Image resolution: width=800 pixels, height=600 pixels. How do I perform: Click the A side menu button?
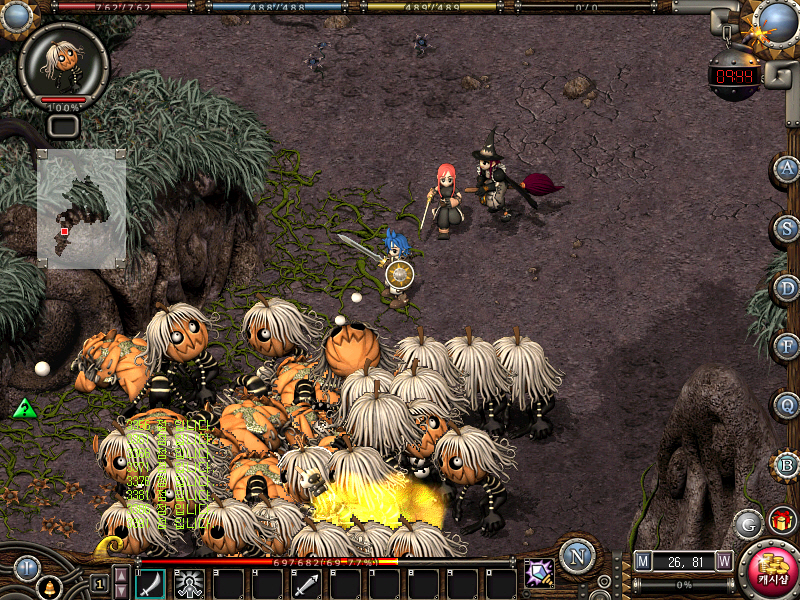click(787, 169)
